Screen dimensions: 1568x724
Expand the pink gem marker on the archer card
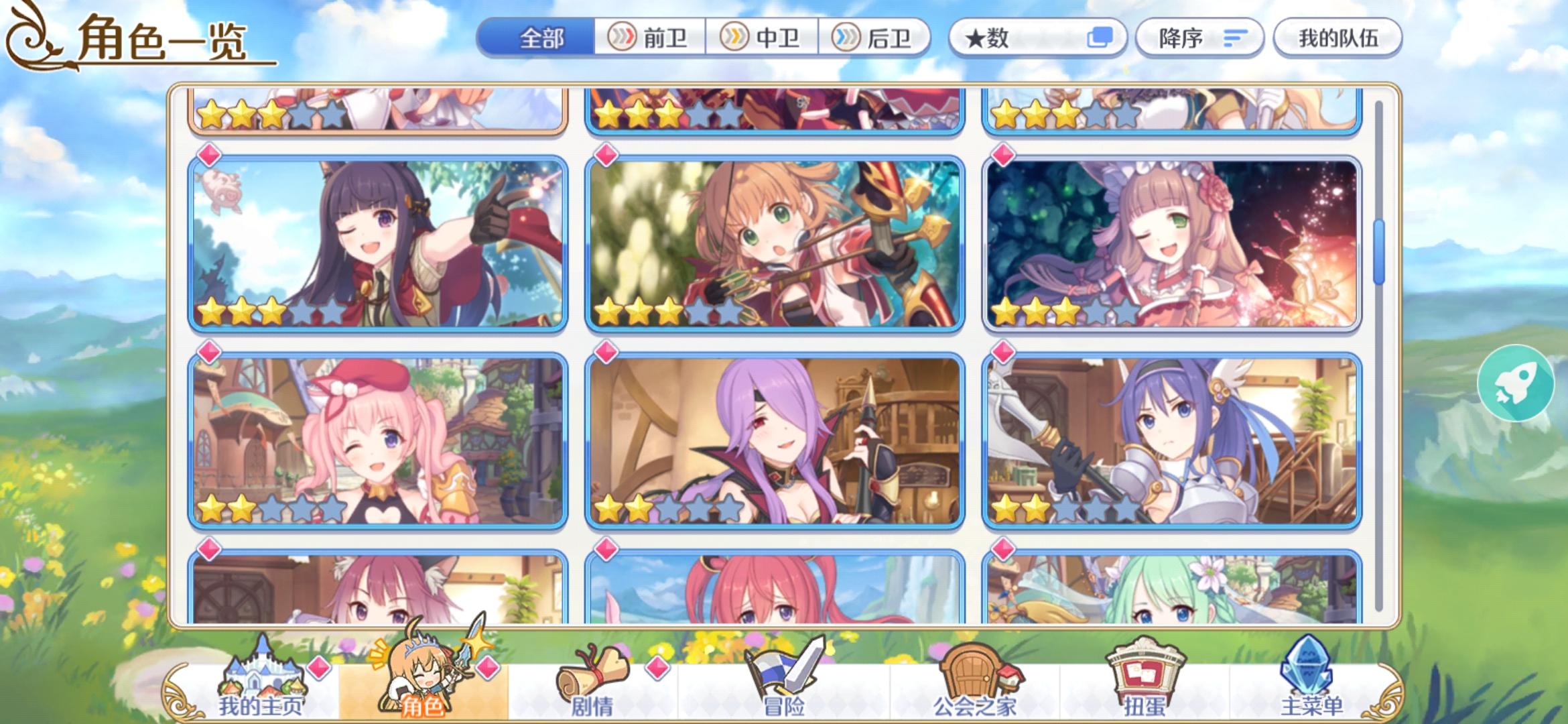[x=606, y=156]
